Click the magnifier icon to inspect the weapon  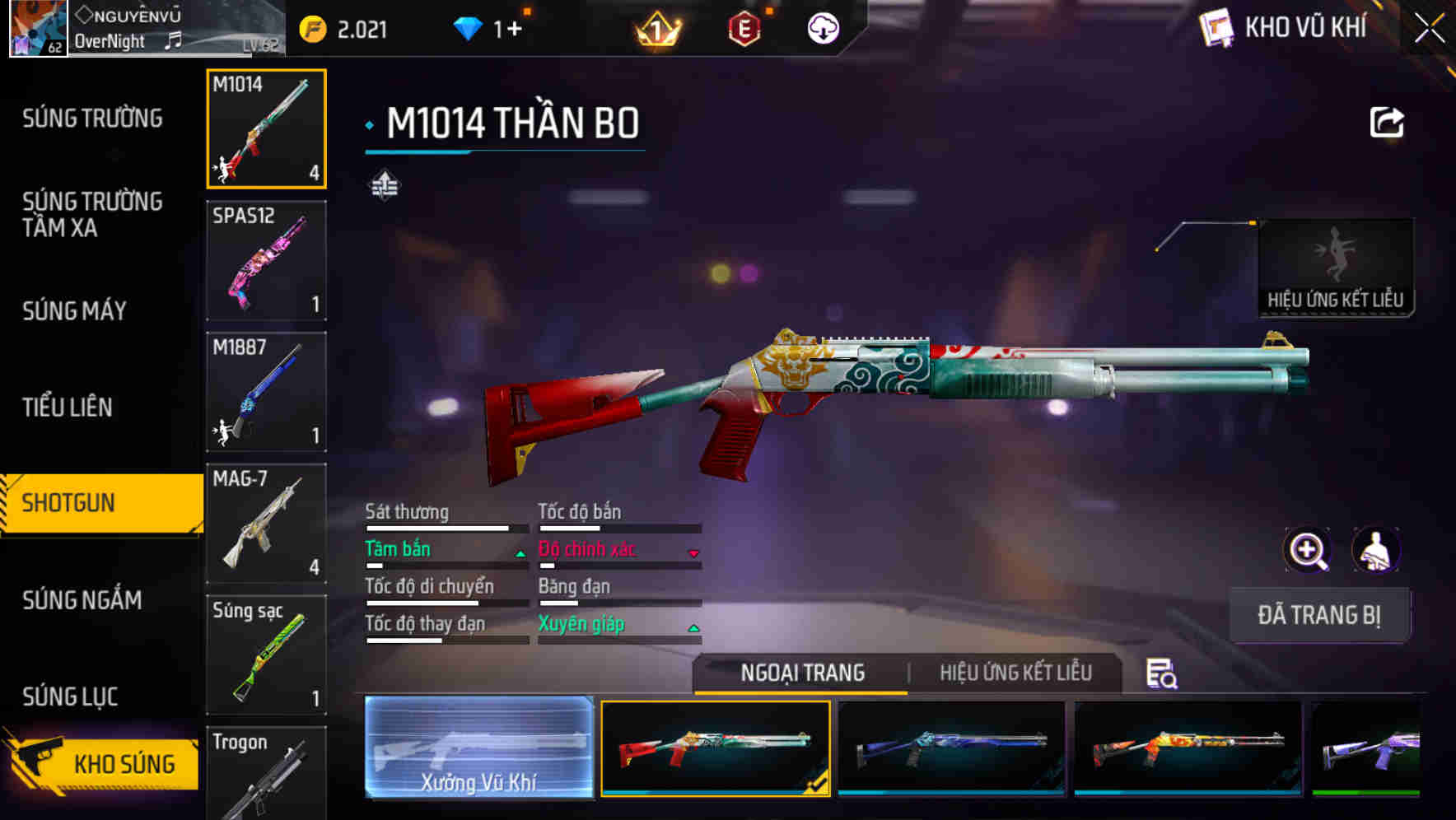point(1308,550)
